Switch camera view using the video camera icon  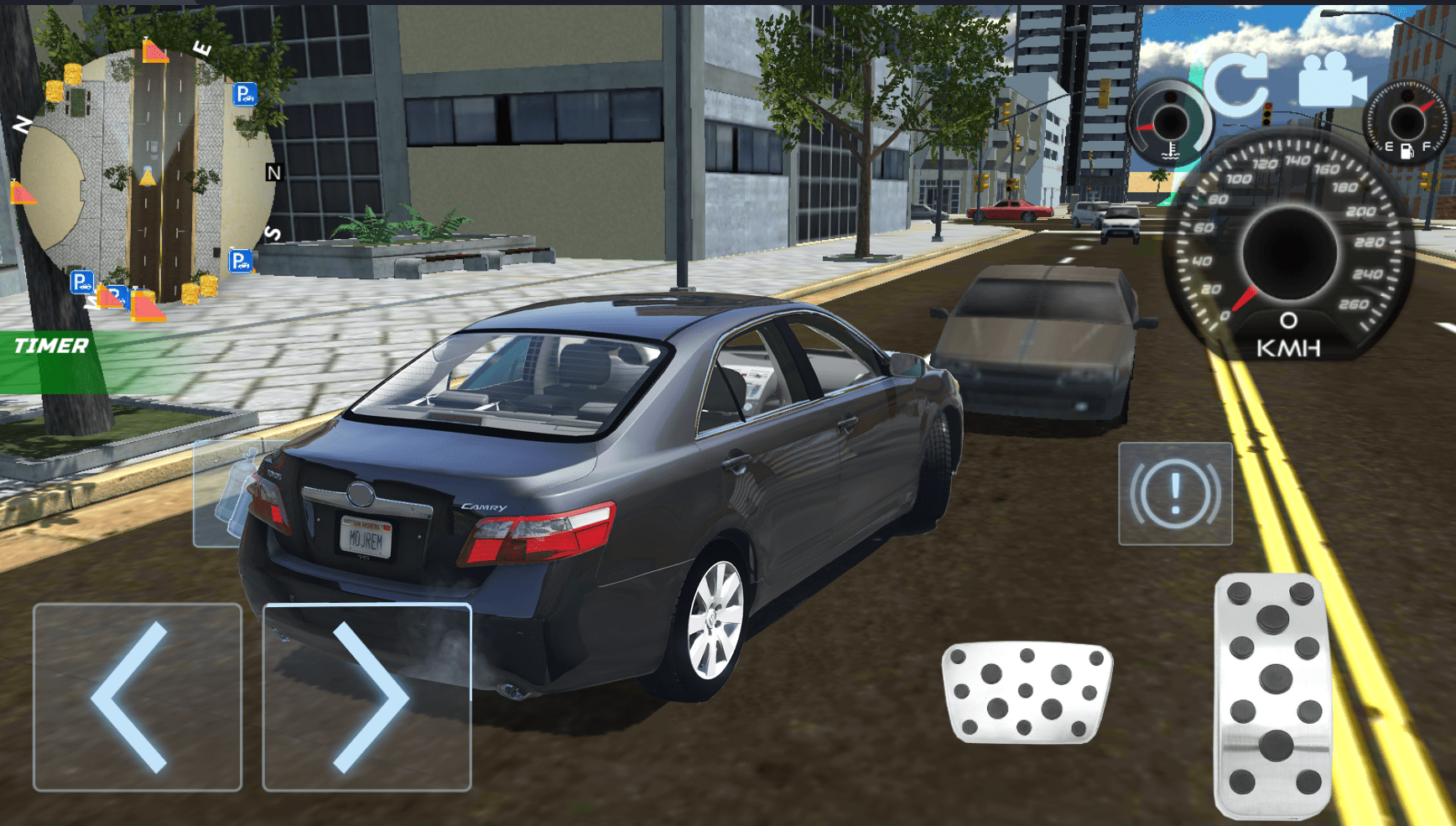coord(1332,80)
